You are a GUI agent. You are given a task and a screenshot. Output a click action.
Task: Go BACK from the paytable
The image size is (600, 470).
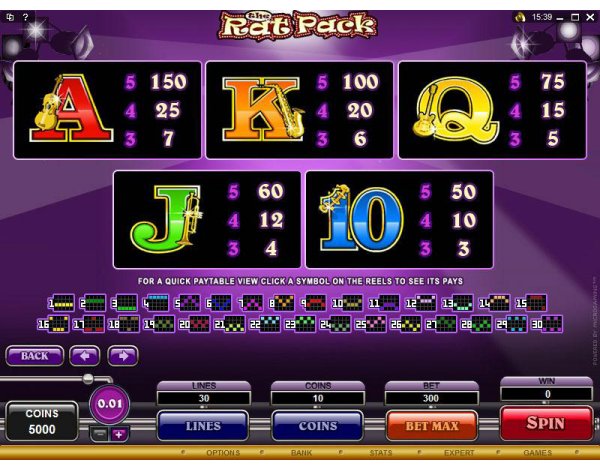pos(34,355)
